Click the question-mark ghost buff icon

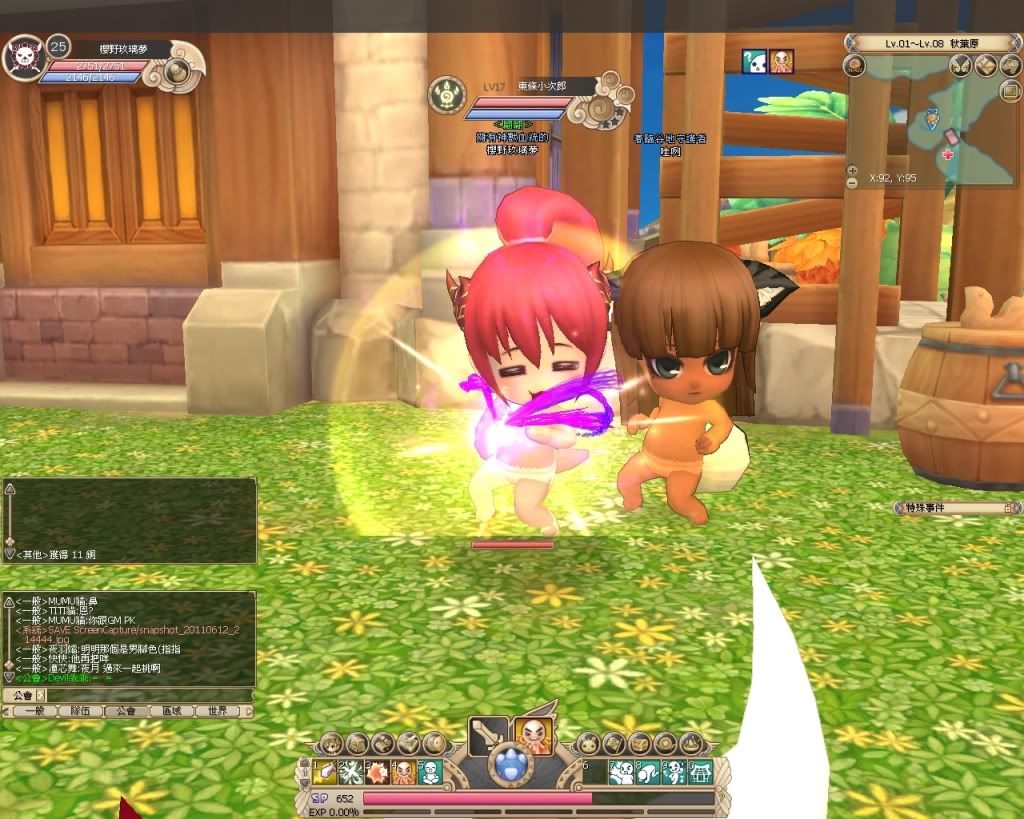pyautogui.click(x=754, y=61)
